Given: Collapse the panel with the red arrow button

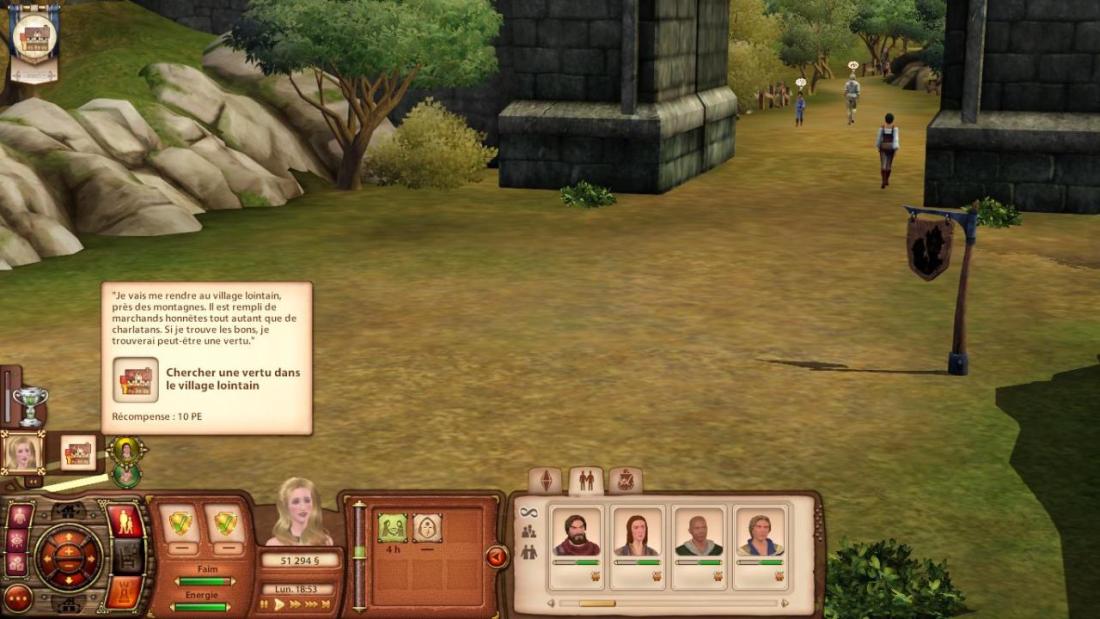Looking at the screenshot, I should click(x=497, y=557).
